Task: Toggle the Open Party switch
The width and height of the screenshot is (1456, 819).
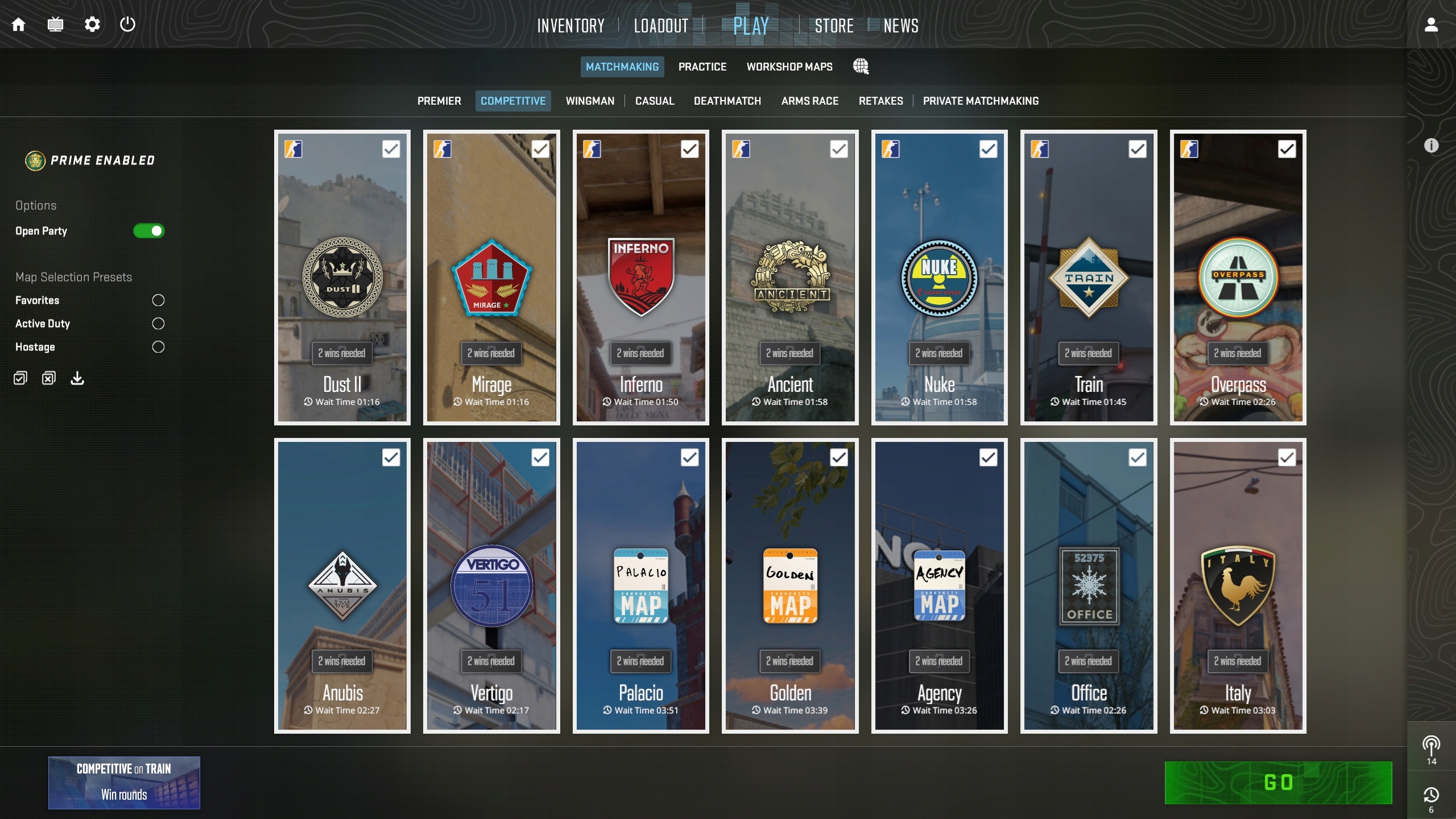Action: pyautogui.click(x=148, y=231)
